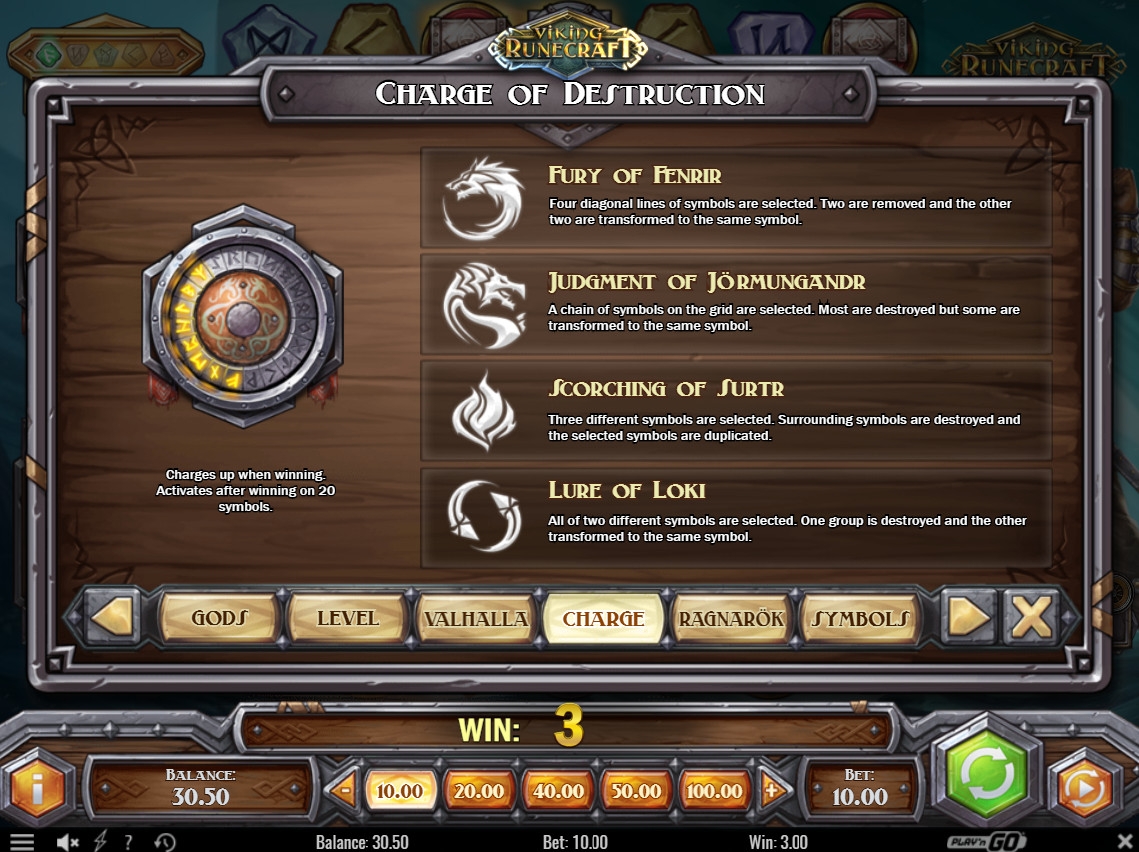Viewport: 1139px width, 852px height.
Task: Open the Level info tab
Action: coord(347,618)
